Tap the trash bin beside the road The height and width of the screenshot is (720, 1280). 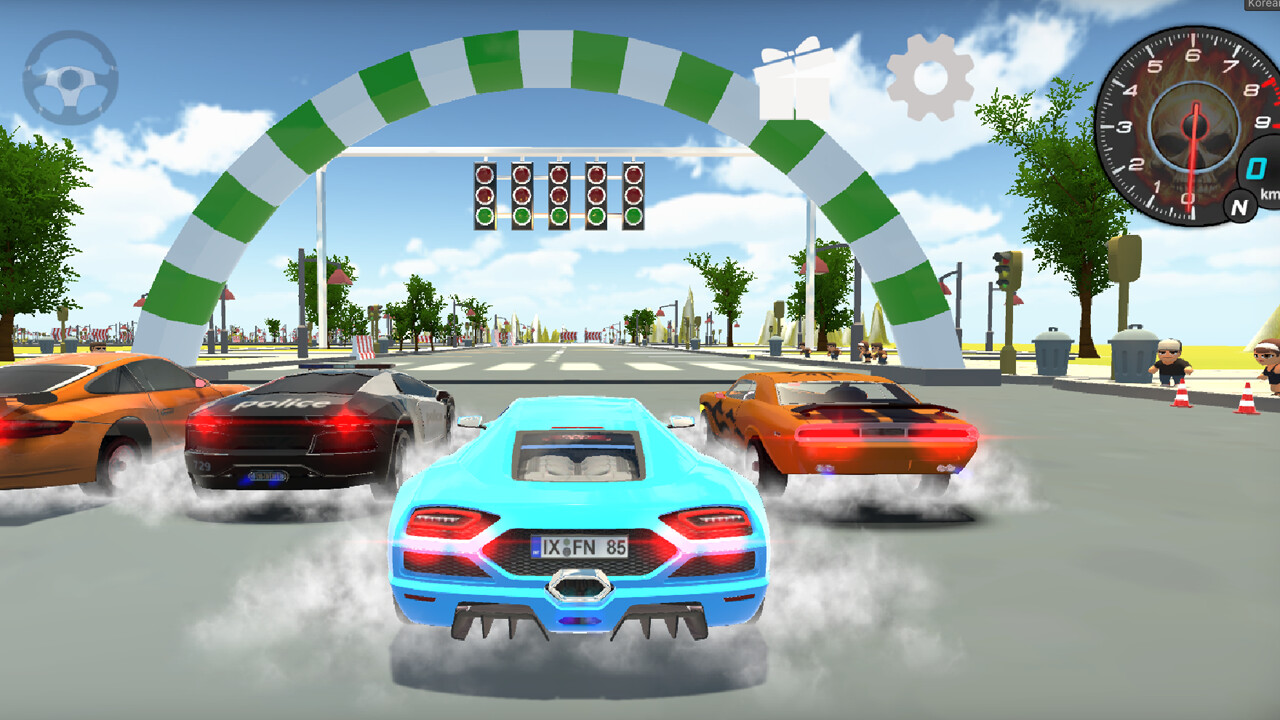point(1054,355)
